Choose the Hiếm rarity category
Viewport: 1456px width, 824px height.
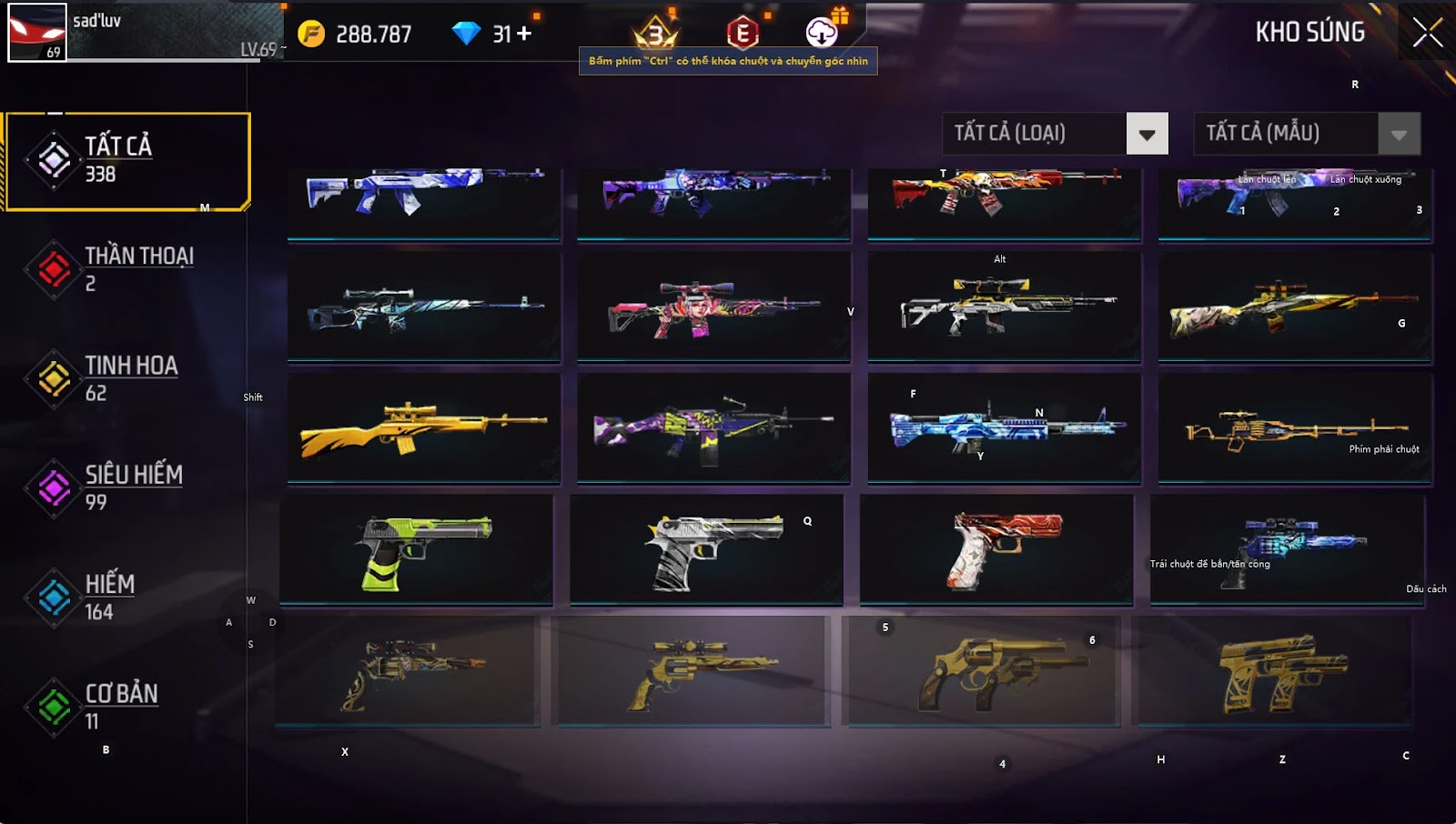(127, 597)
